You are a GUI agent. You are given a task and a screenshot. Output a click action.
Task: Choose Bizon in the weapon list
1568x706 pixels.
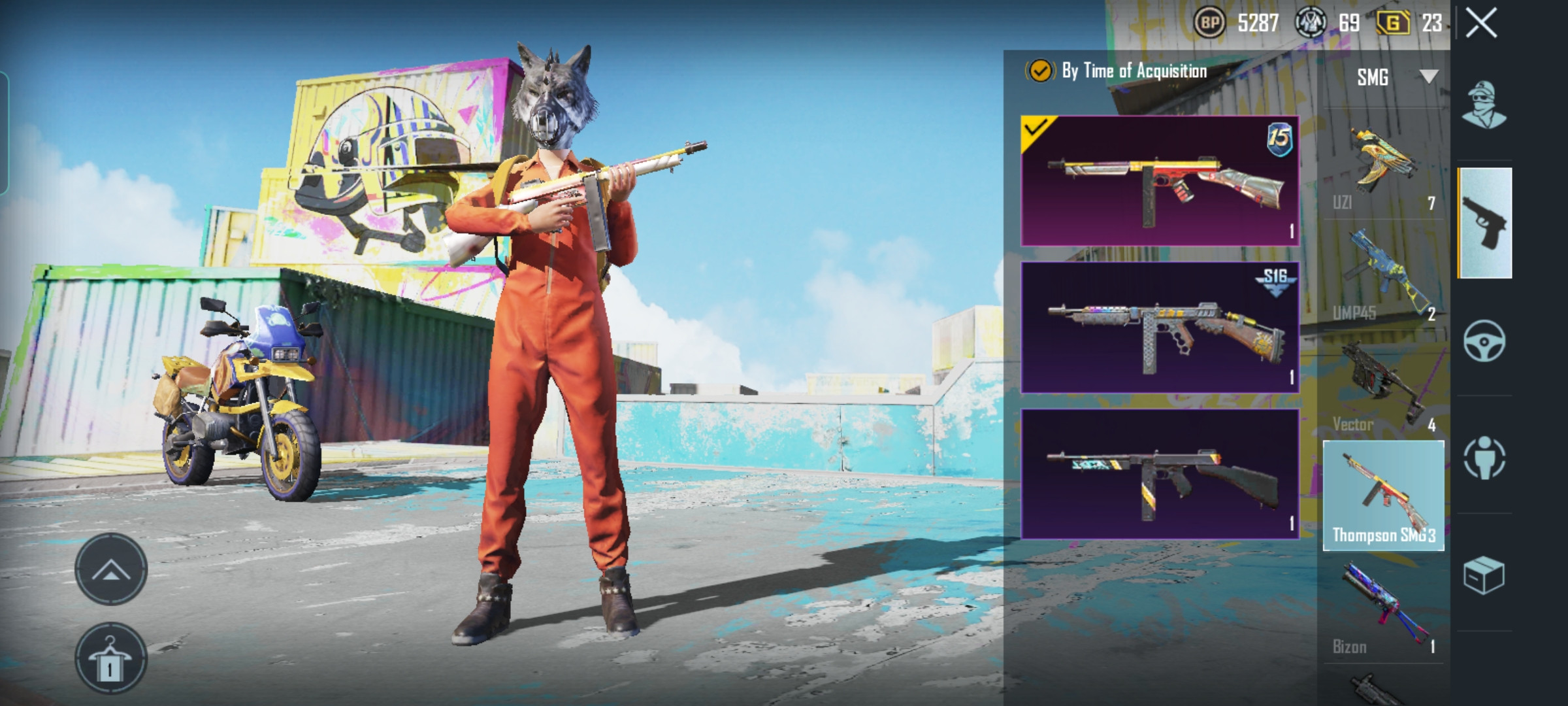[1383, 608]
